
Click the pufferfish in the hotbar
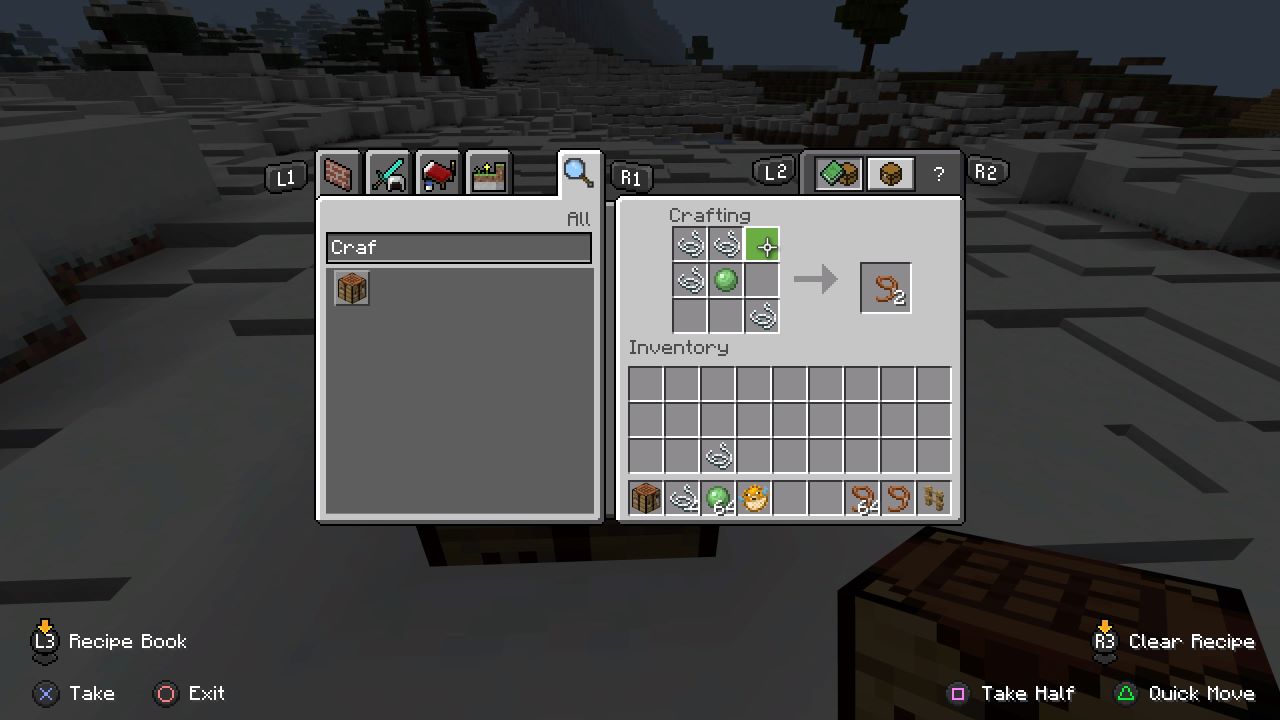pos(755,497)
